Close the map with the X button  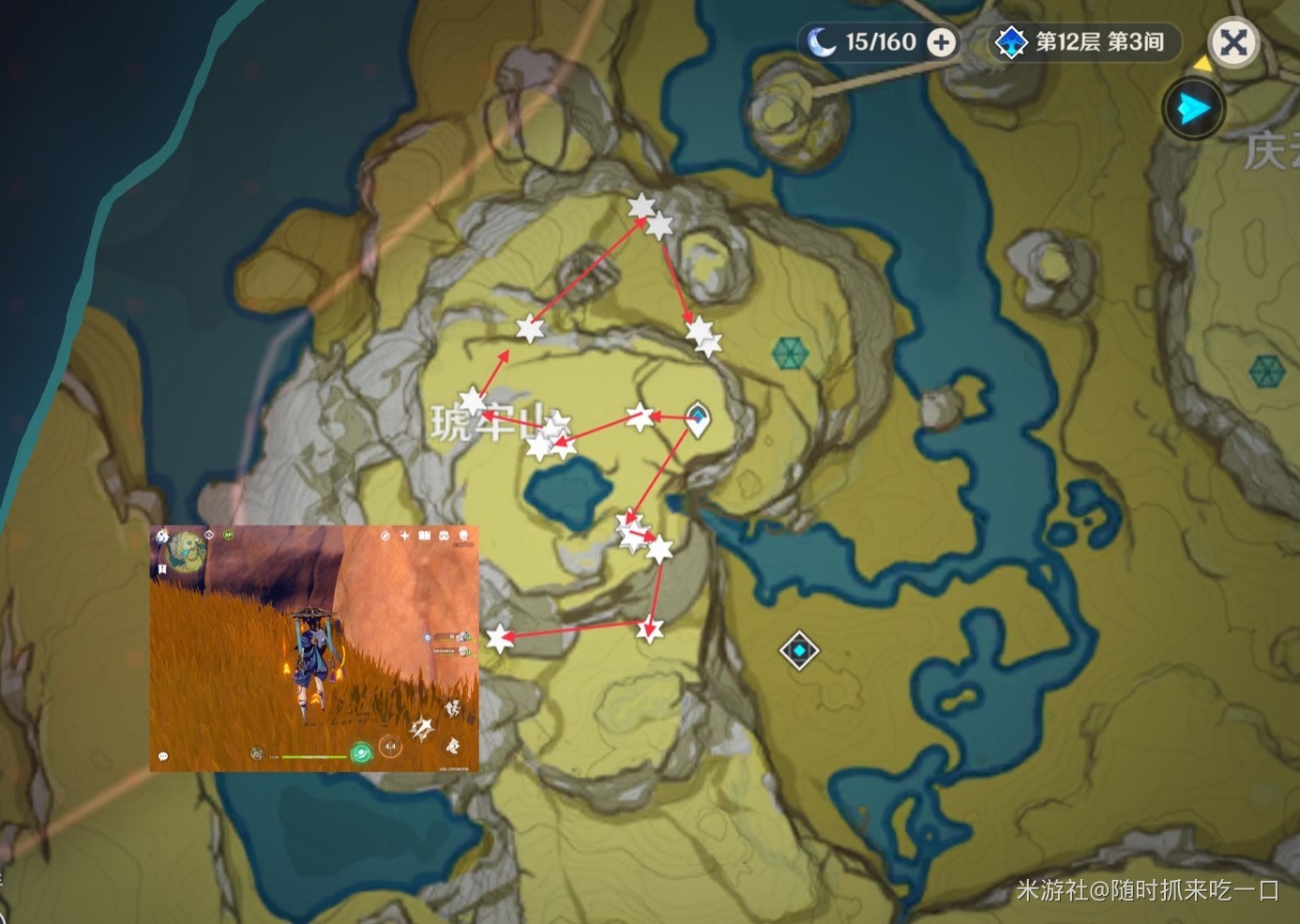(x=1233, y=42)
